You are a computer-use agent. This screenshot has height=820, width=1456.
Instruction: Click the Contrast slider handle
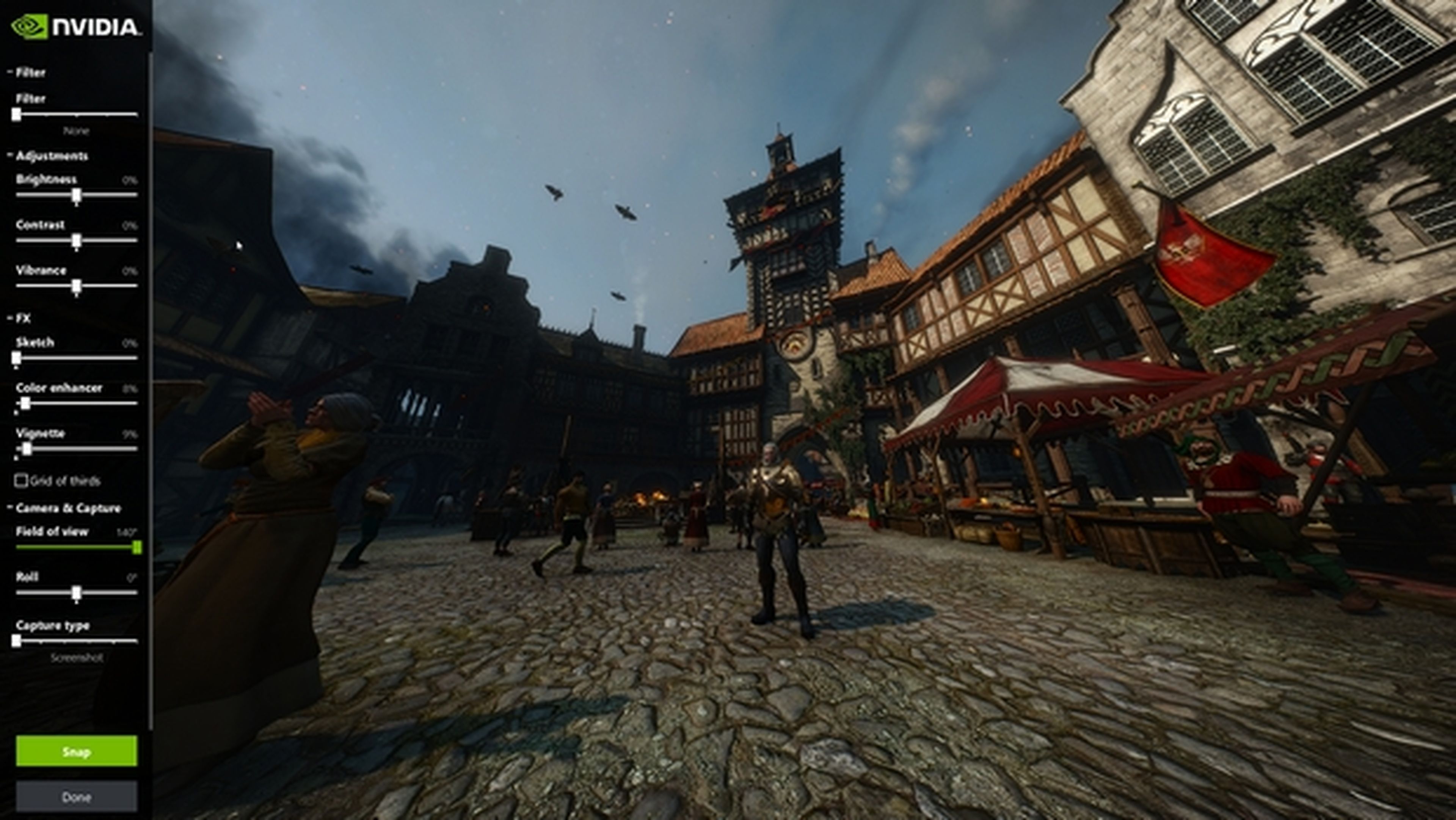76,242
